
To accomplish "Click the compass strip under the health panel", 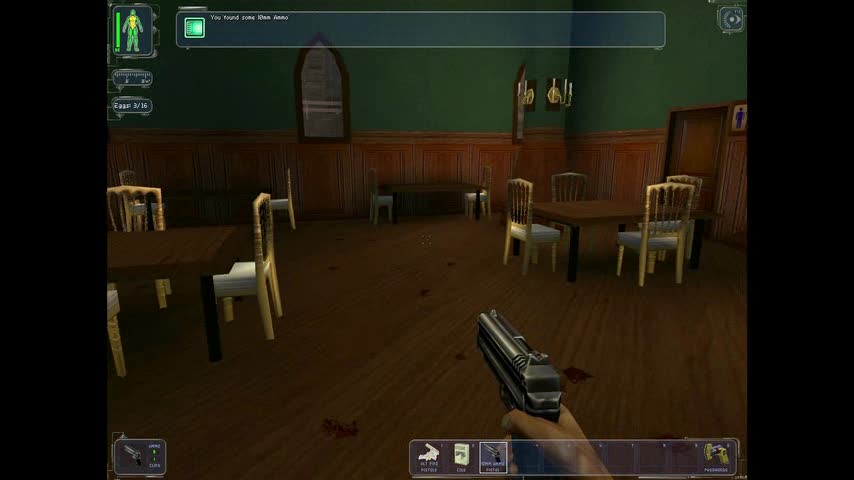I will coord(132,78).
